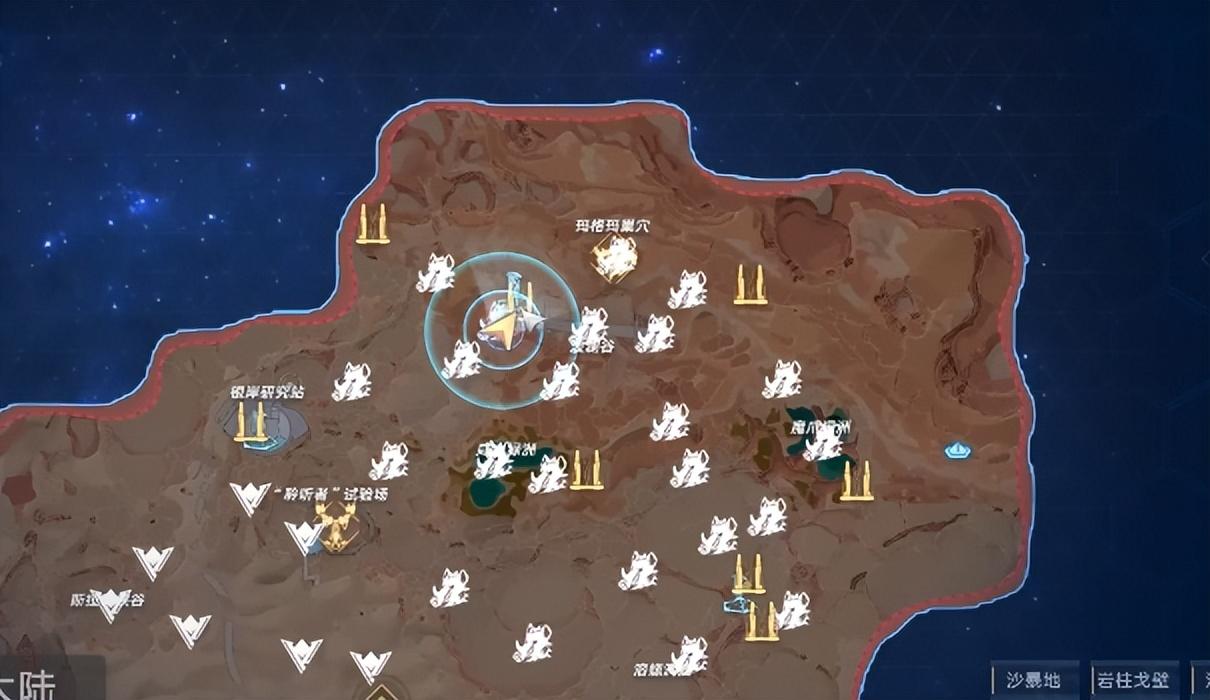The height and width of the screenshot is (700, 1210).
Task: Select the 极岸研究站 teleport pillars
Action: click(251, 424)
